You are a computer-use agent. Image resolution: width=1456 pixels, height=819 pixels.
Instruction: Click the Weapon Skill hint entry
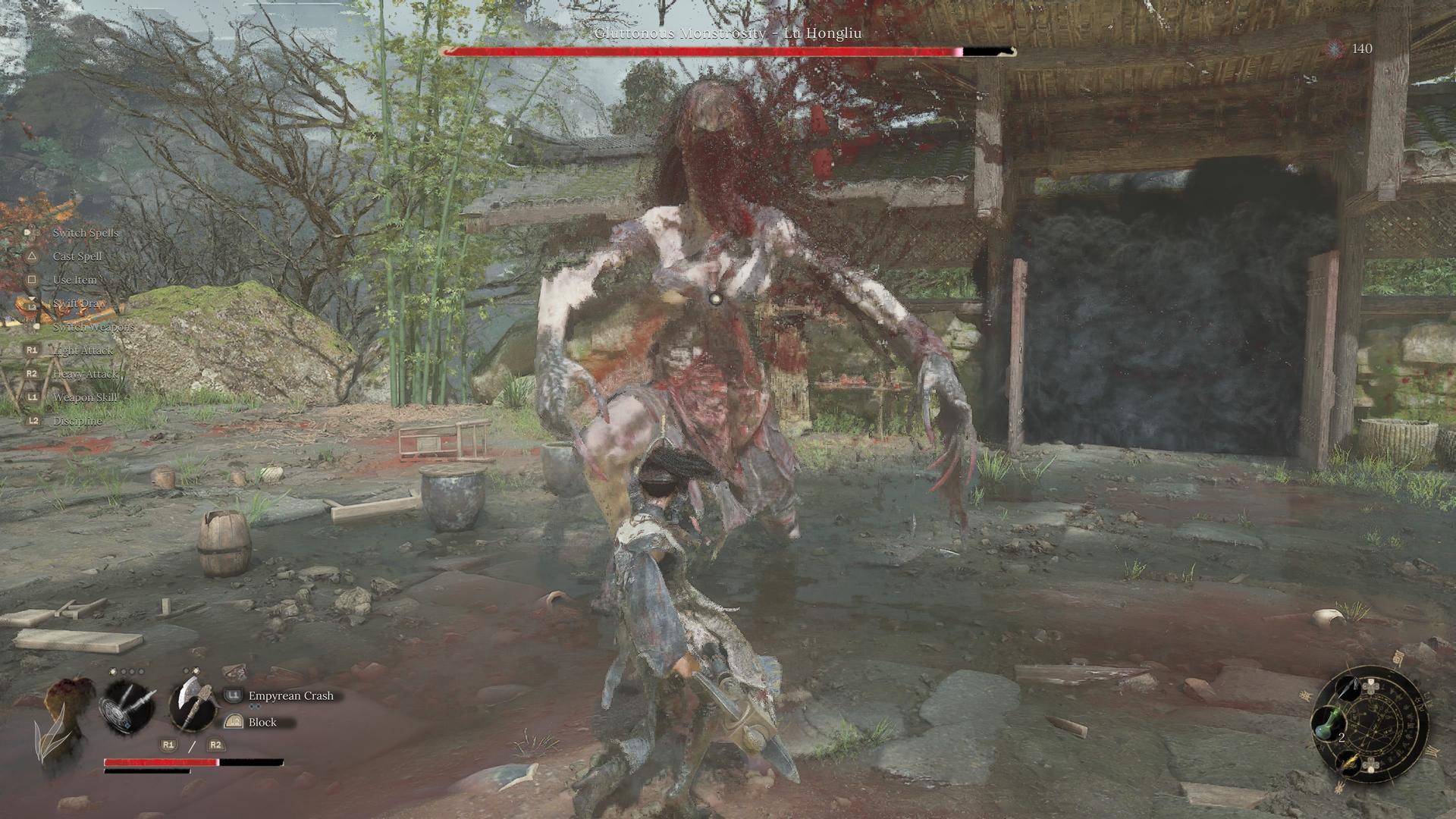pyautogui.click(x=84, y=397)
